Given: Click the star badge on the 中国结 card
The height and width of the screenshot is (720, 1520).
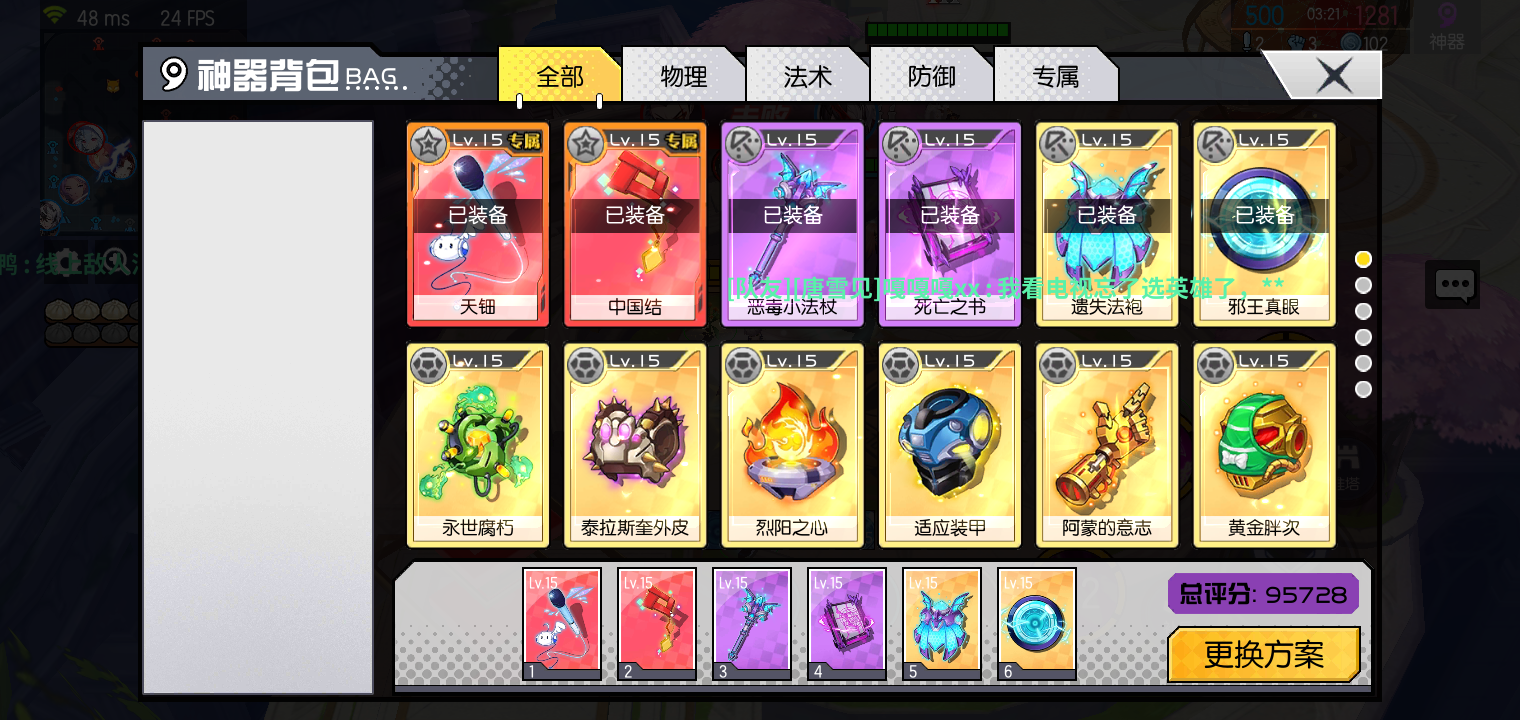Looking at the screenshot, I should coord(586,142).
